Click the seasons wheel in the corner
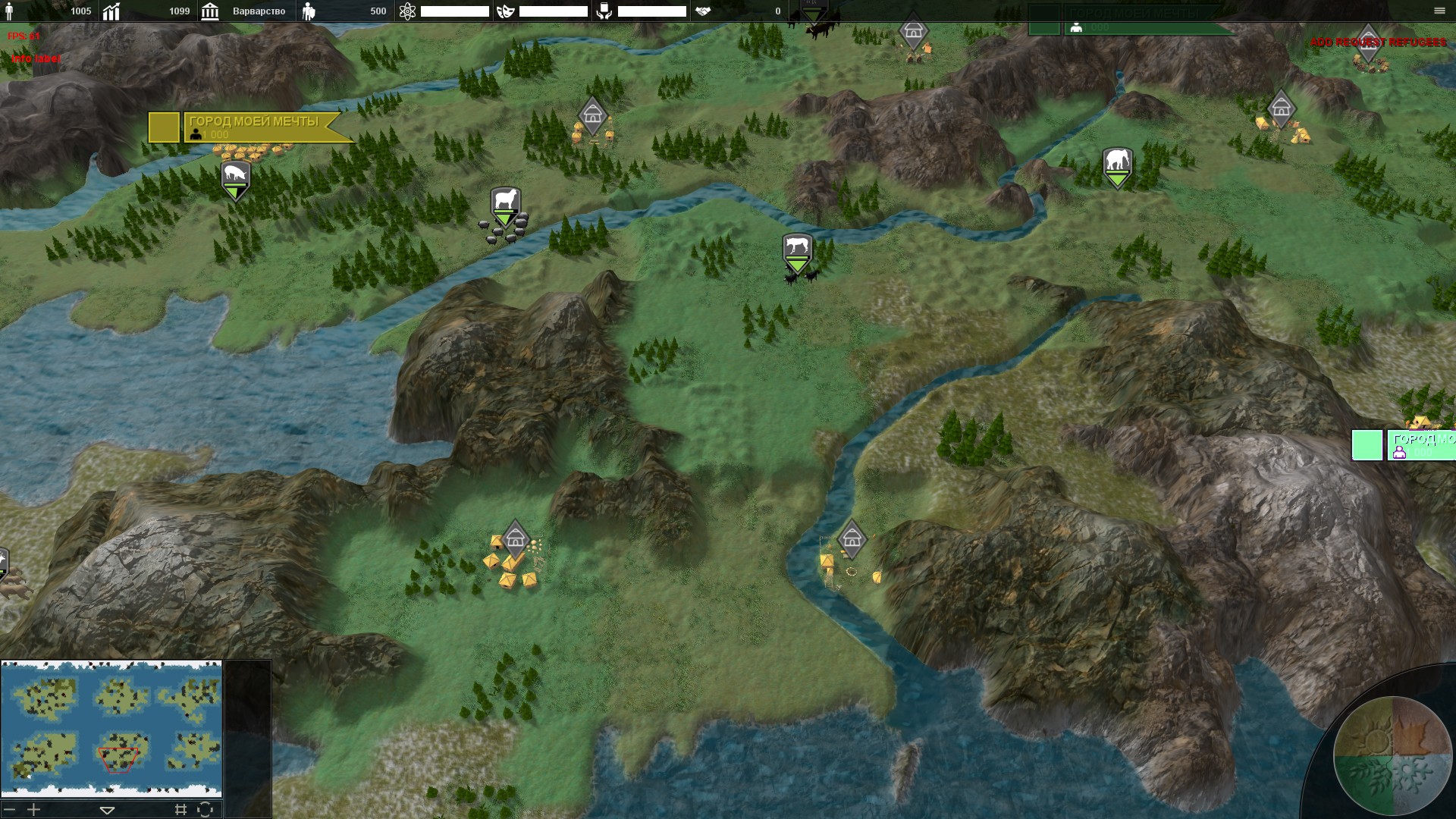The height and width of the screenshot is (819, 1456). click(x=1392, y=755)
